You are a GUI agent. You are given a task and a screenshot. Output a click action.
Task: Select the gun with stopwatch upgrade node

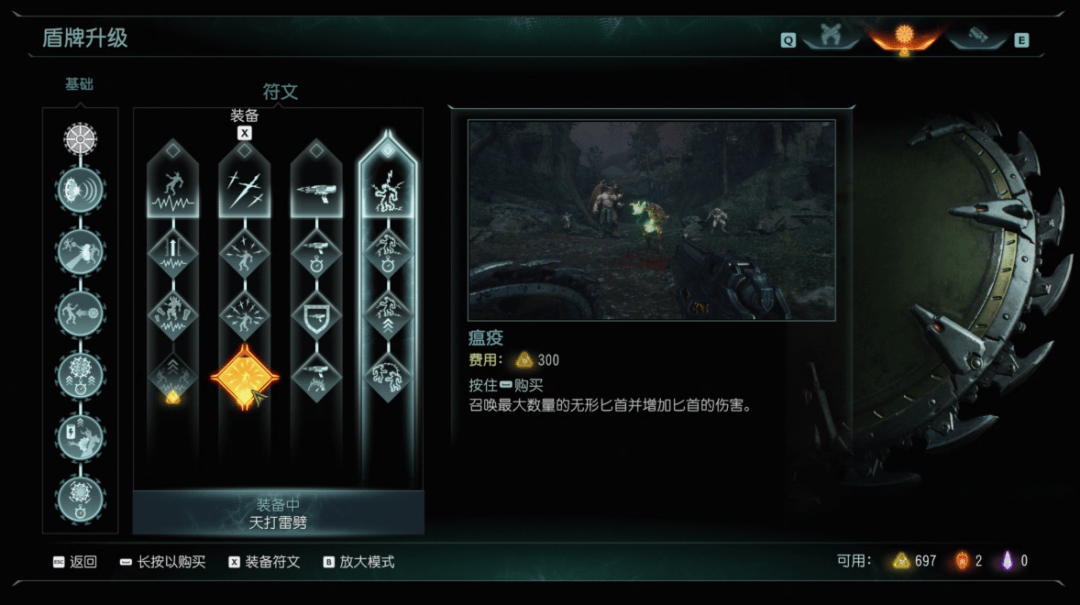316,254
